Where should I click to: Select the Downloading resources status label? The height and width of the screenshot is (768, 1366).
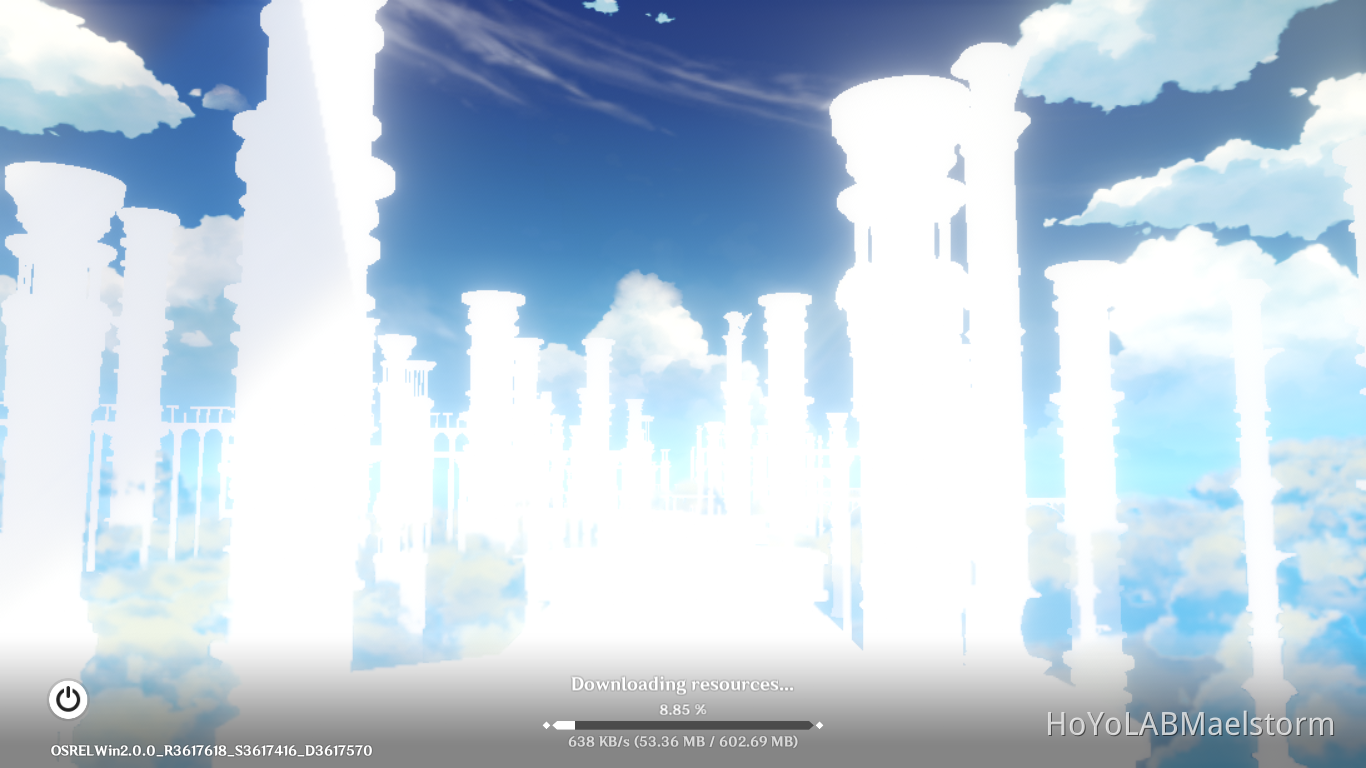click(x=683, y=685)
